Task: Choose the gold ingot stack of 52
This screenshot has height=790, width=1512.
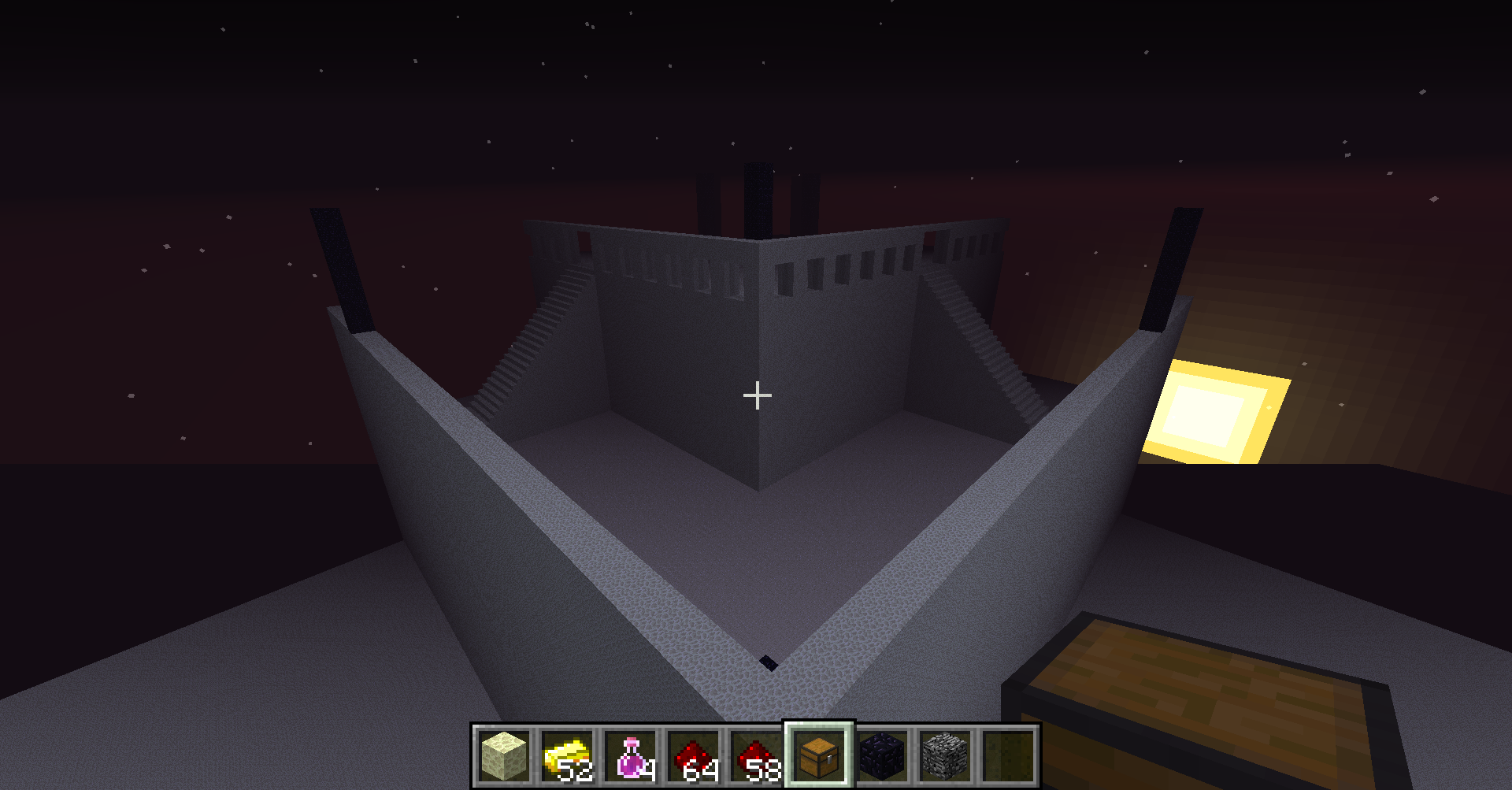Action: pyautogui.click(x=567, y=755)
